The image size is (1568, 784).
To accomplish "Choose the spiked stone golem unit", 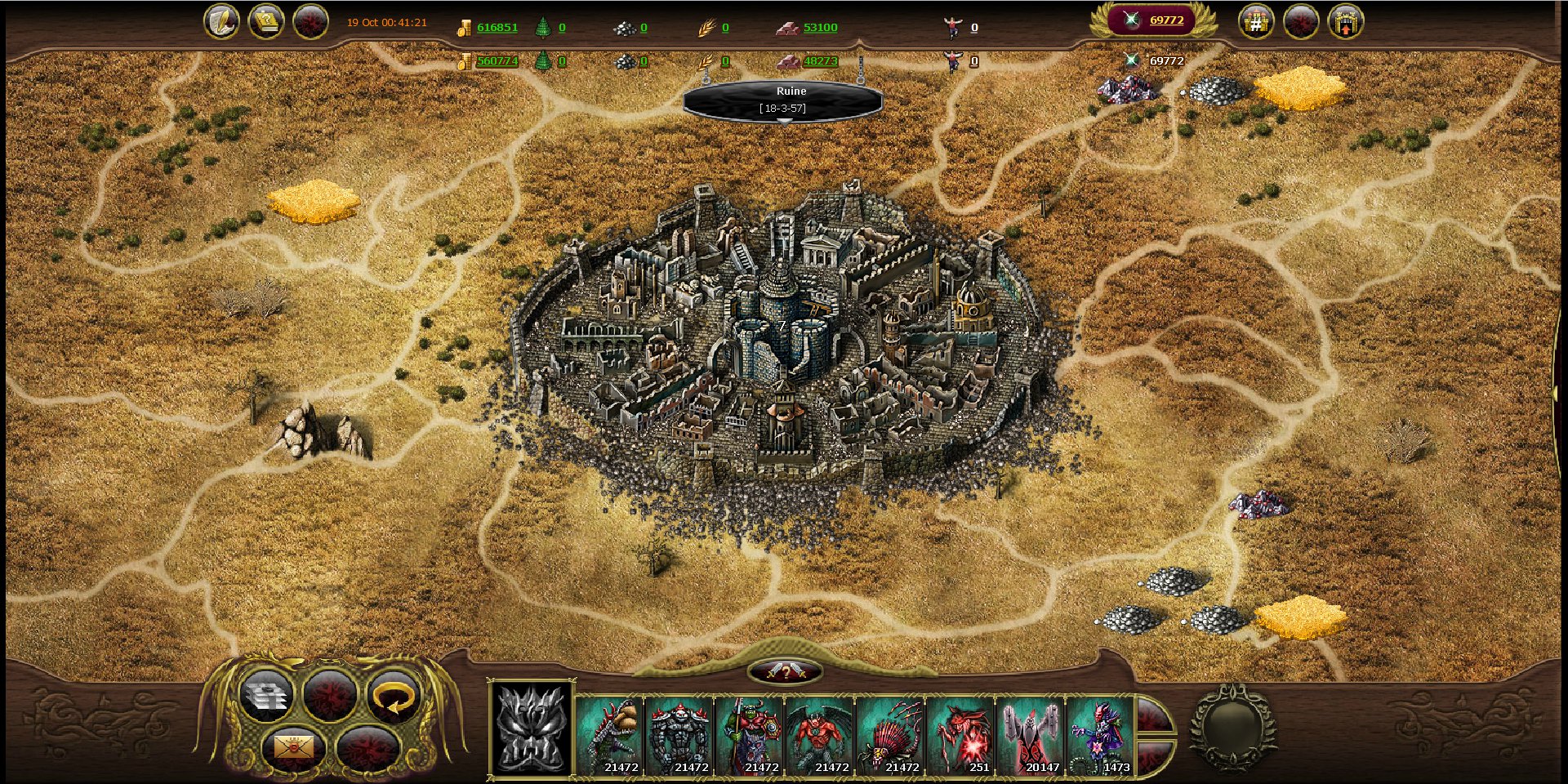I will point(680,735).
